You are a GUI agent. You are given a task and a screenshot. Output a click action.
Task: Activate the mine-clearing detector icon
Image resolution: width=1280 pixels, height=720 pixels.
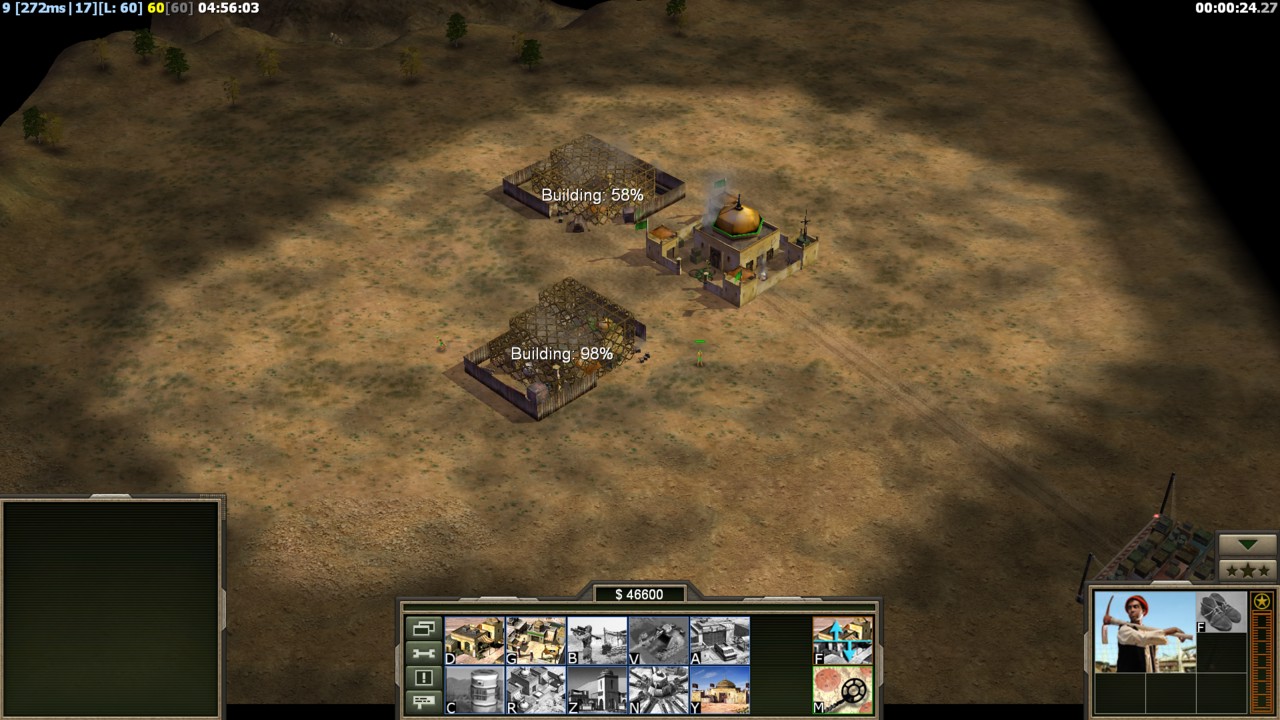tap(842, 690)
